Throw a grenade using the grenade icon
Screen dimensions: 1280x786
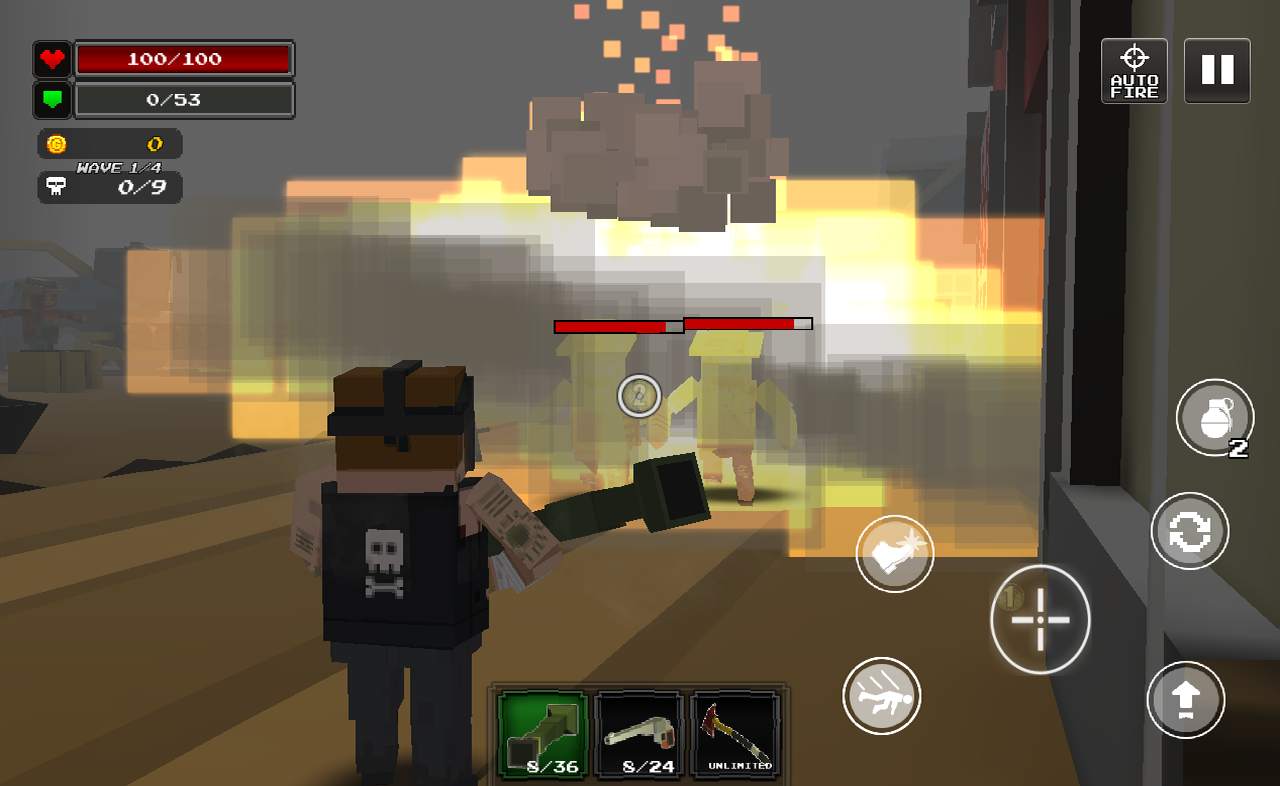point(1215,418)
